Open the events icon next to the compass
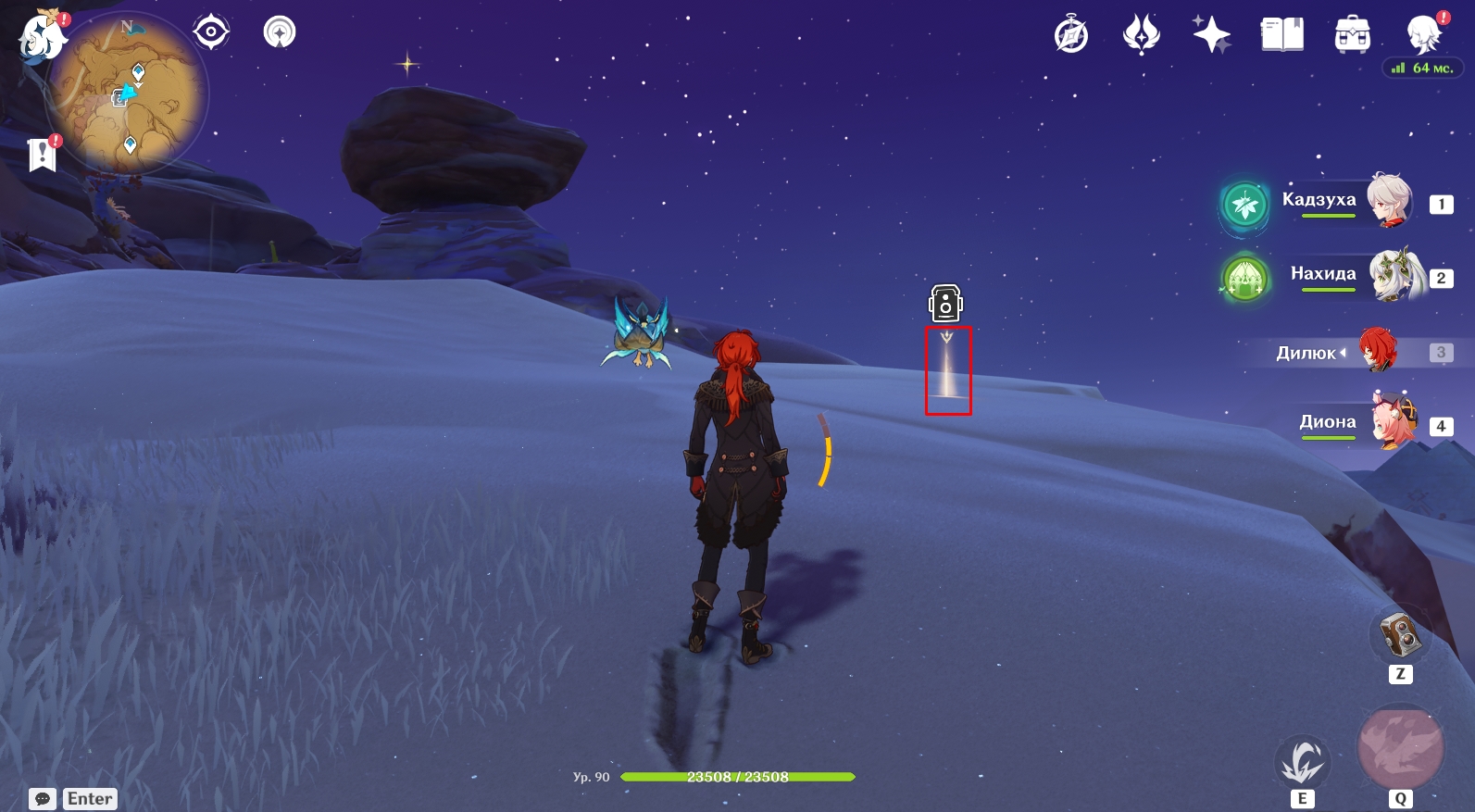Viewport: 1475px width, 812px height. pos(1141,35)
